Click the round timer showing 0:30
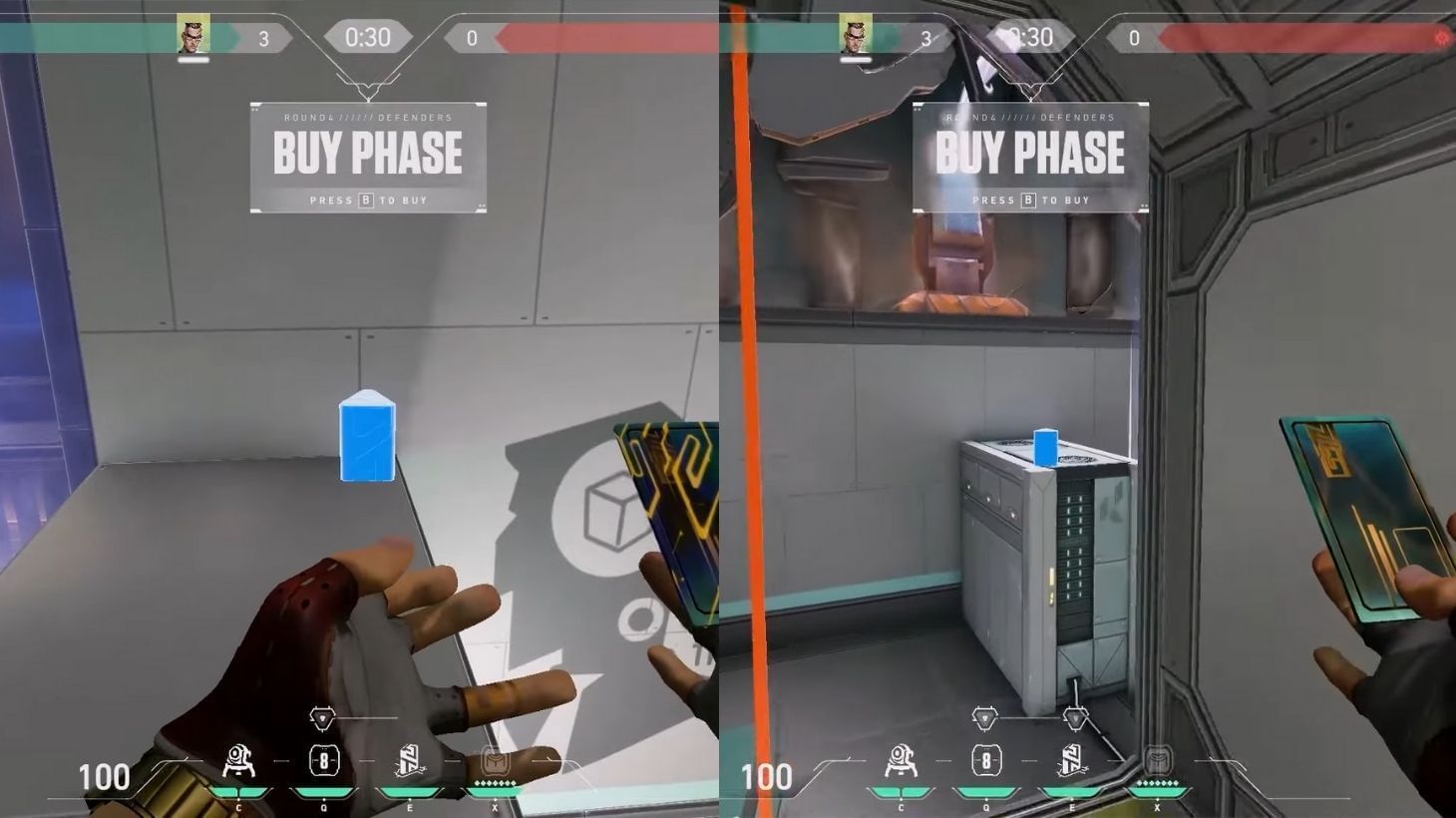Viewport: 1456px width, 818px height. [x=369, y=37]
